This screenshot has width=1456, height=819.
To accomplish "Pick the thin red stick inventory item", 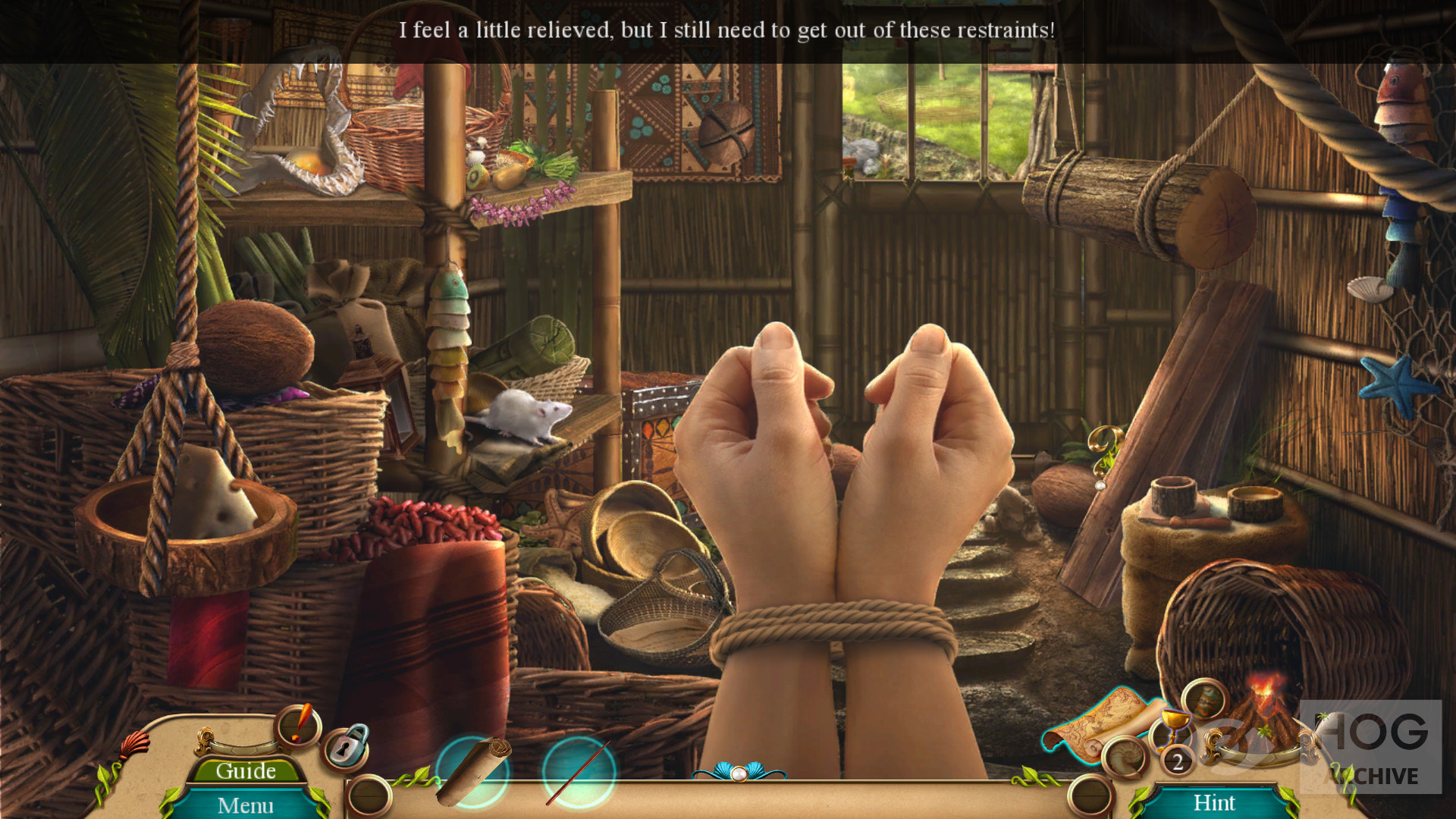I will click(578, 772).
